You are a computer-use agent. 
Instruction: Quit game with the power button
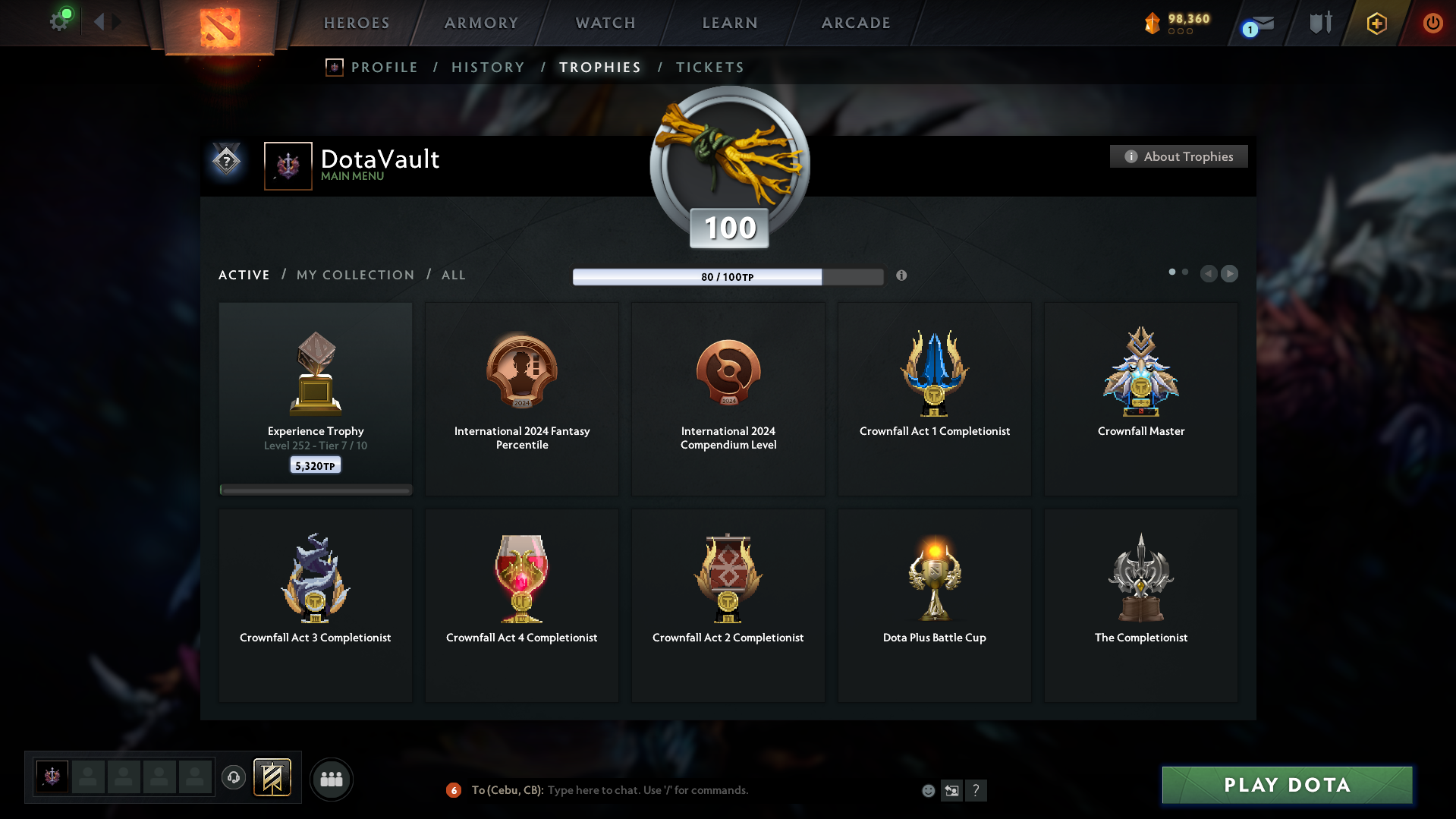click(x=1432, y=23)
